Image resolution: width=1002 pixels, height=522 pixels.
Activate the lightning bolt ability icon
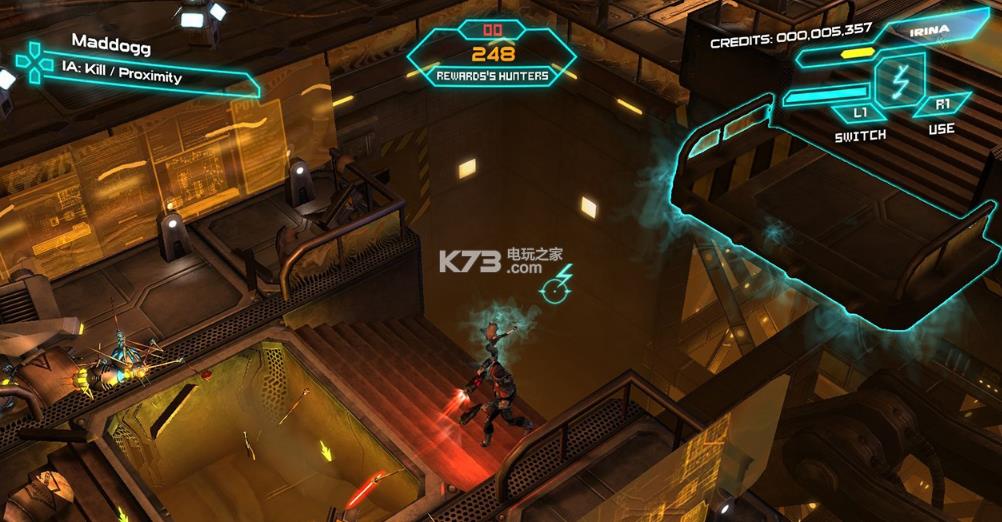coord(898,78)
